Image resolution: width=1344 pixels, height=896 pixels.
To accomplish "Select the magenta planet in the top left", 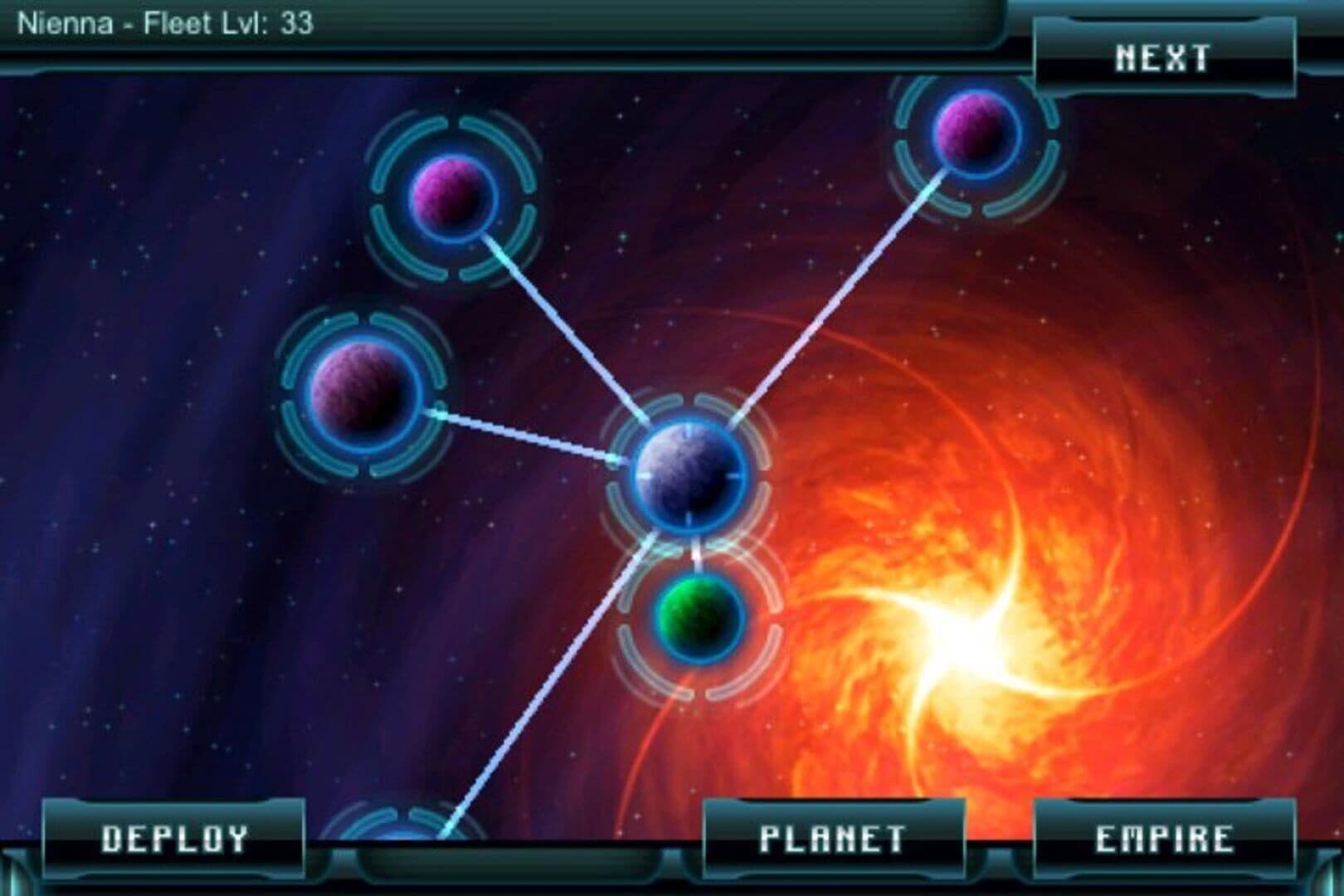I will pyautogui.click(x=452, y=199).
